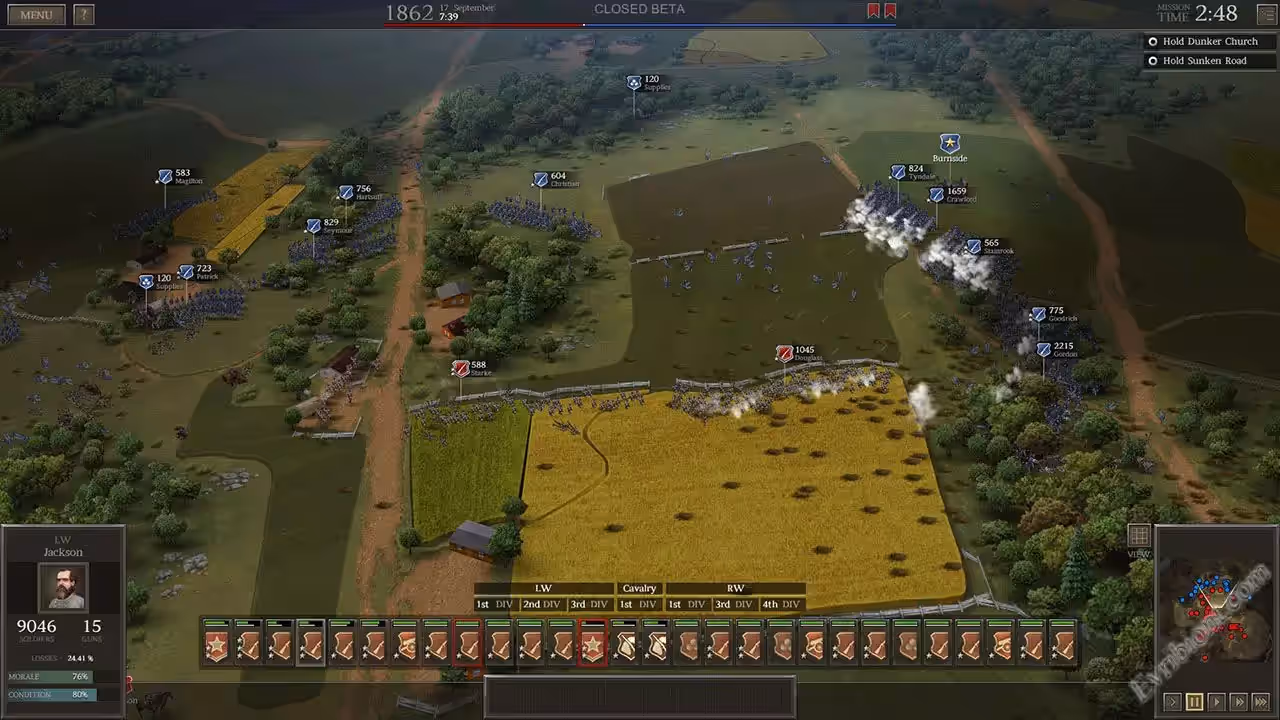The width and height of the screenshot is (1280, 720).
Task: Set game speed to double fast-forward
Action: [x=1238, y=702]
